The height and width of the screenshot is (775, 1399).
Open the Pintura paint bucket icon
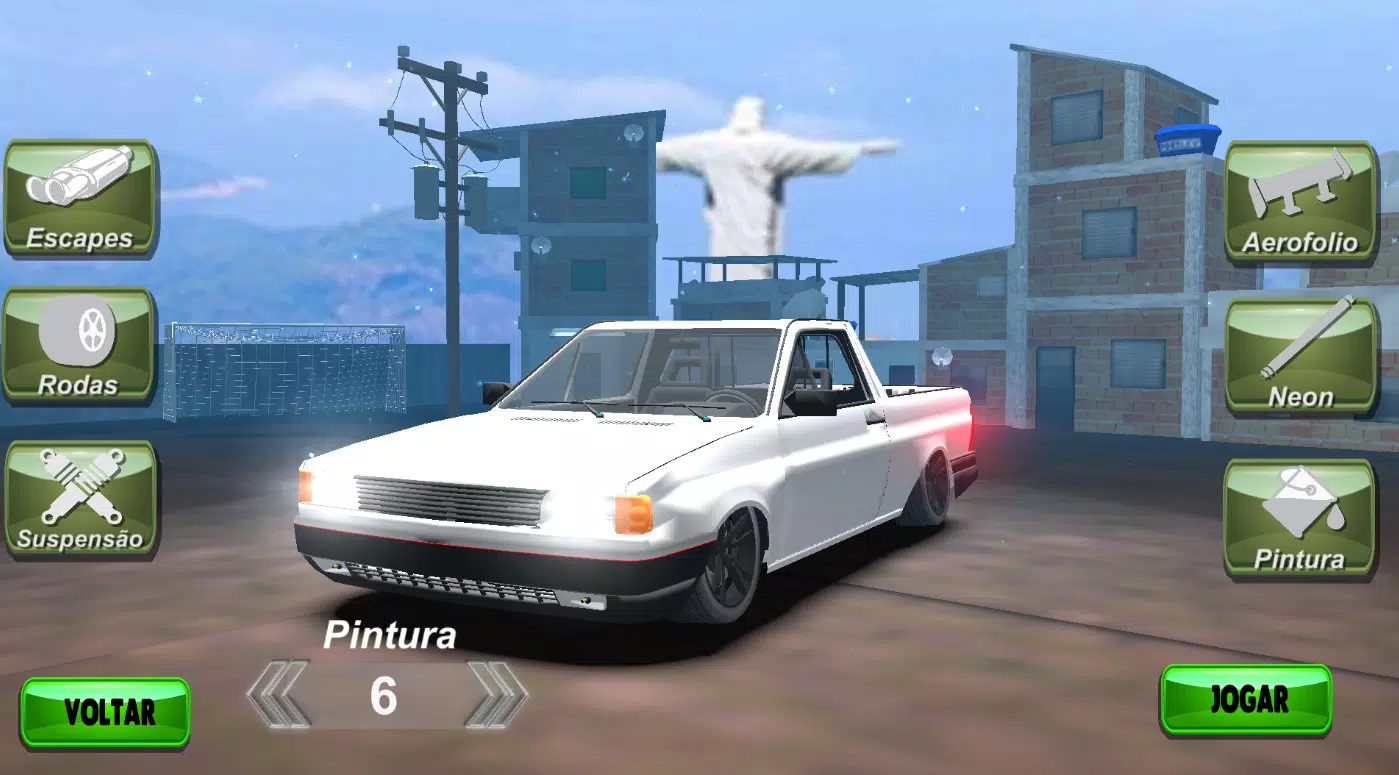(x=1298, y=515)
